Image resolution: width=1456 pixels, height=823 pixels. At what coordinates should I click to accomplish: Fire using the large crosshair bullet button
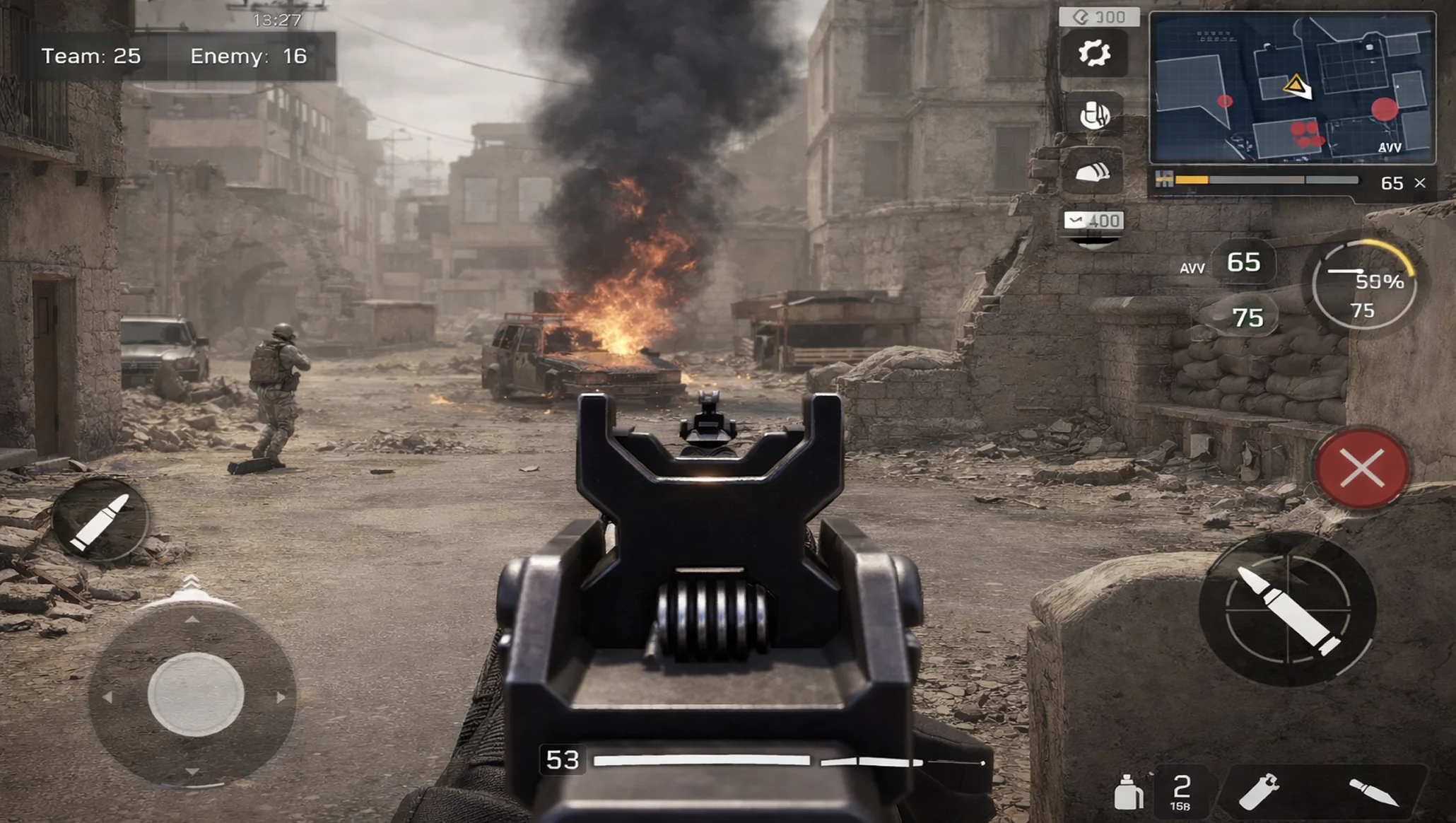(1287, 608)
